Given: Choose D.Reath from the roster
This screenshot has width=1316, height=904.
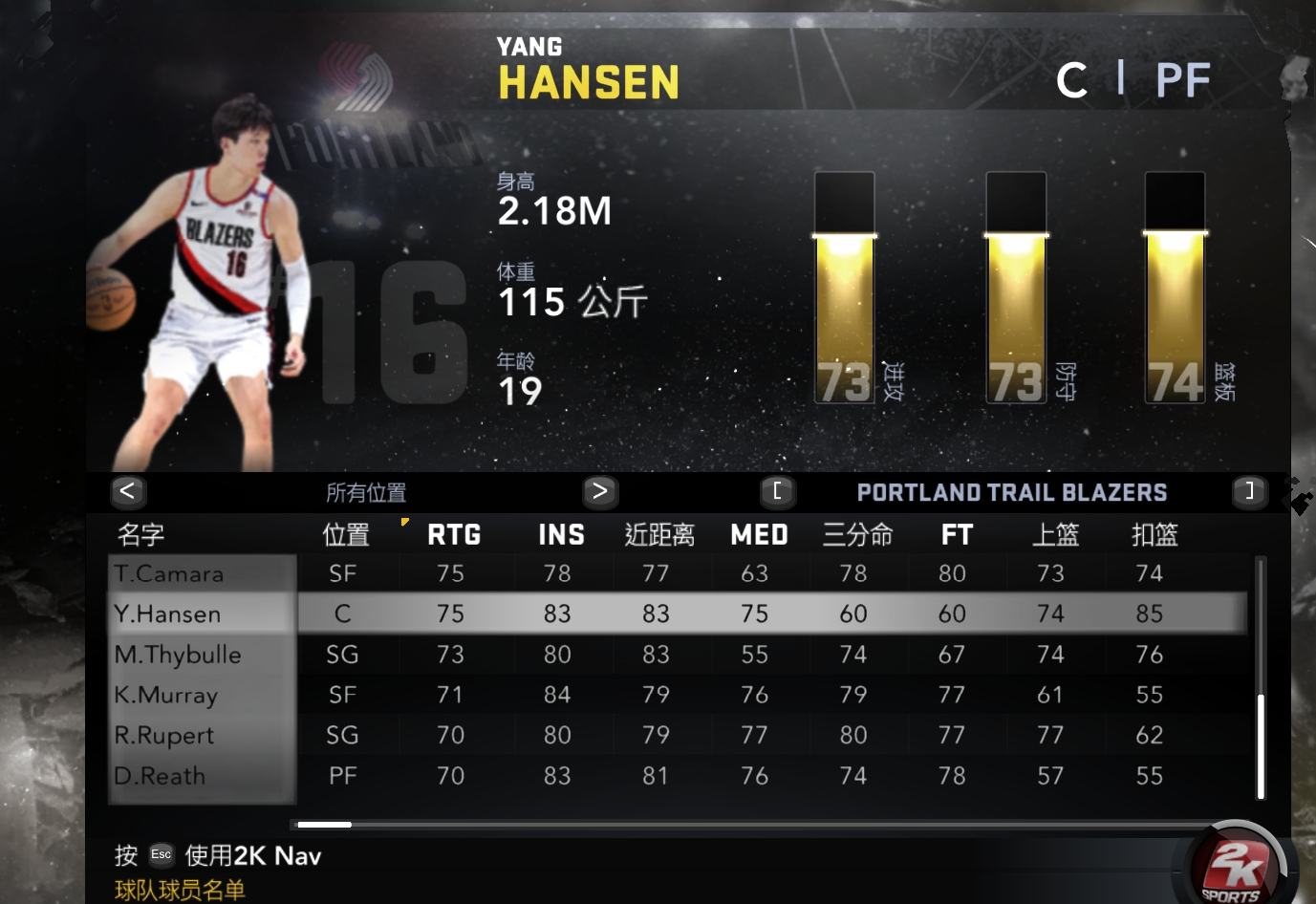Looking at the screenshot, I should [x=161, y=776].
